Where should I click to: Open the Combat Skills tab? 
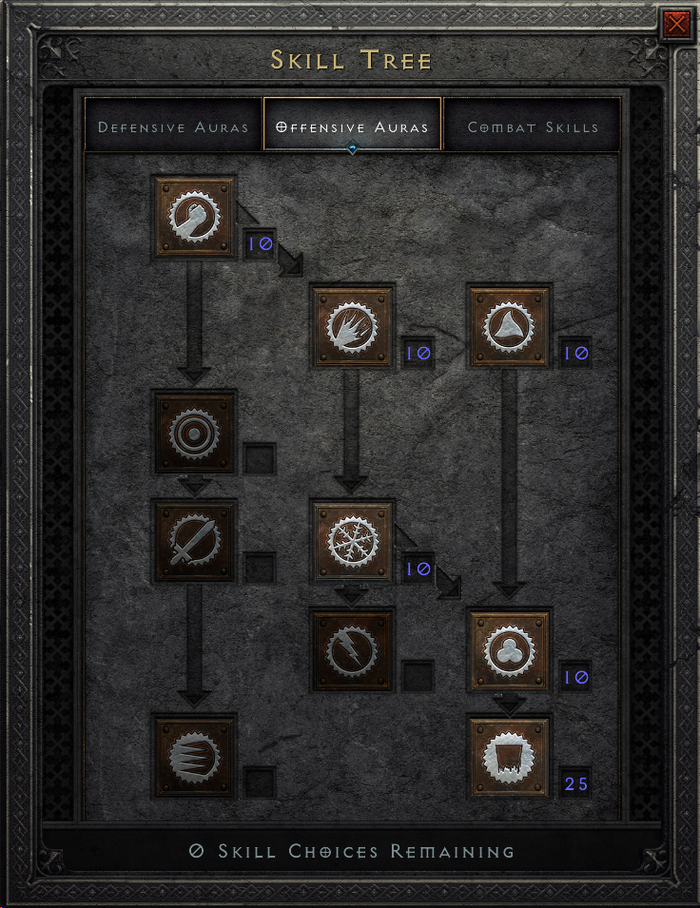(x=533, y=127)
